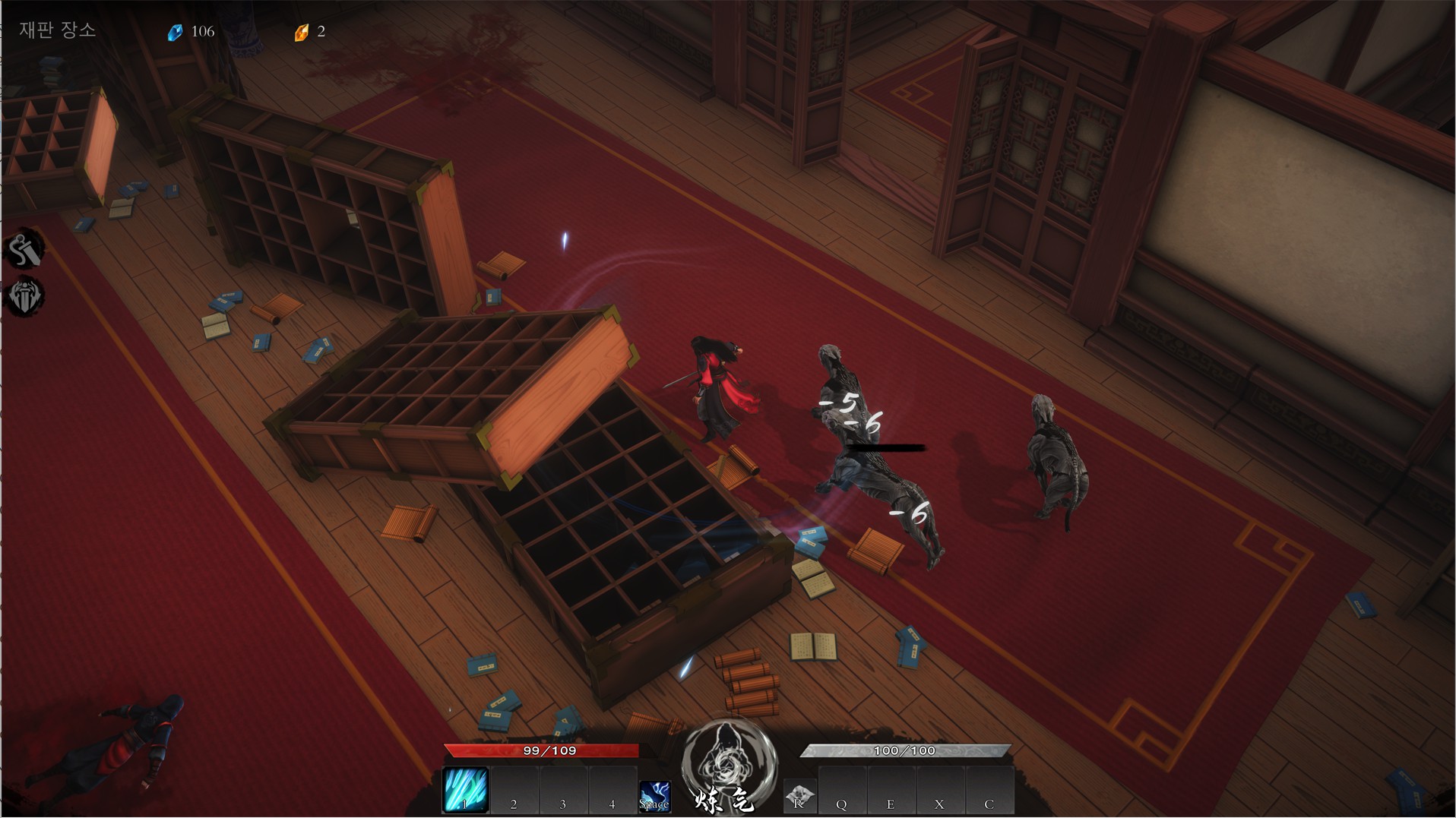Screen dimensions: 1456x818
Task: Activate the ice shards skill in slot 1
Action: click(x=465, y=791)
